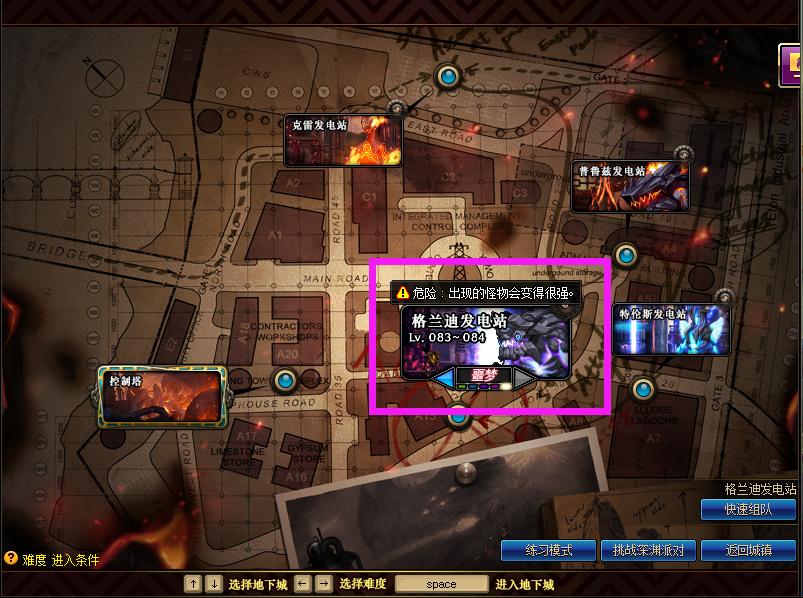Return to town with 返回城镇

[x=748, y=551]
